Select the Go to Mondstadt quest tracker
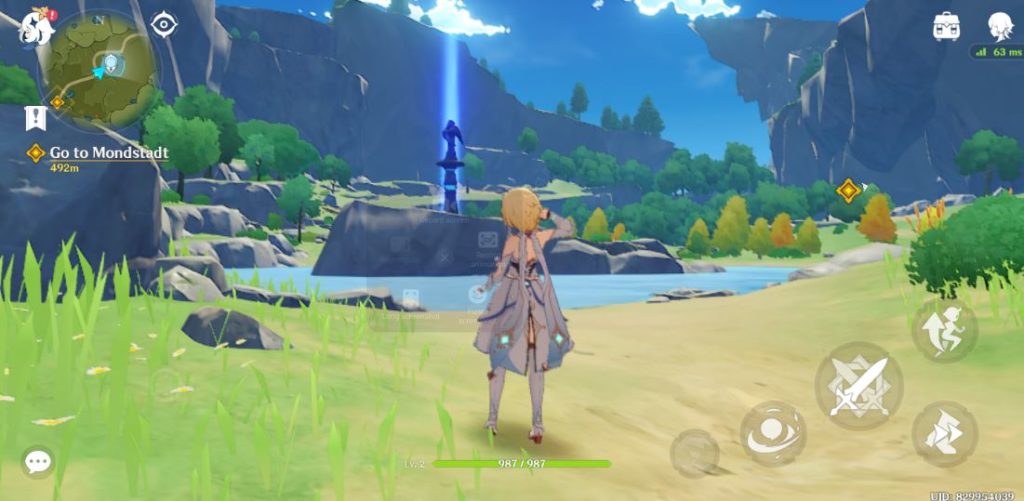Image resolution: width=1024 pixels, height=501 pixels. tap(108, 153)
